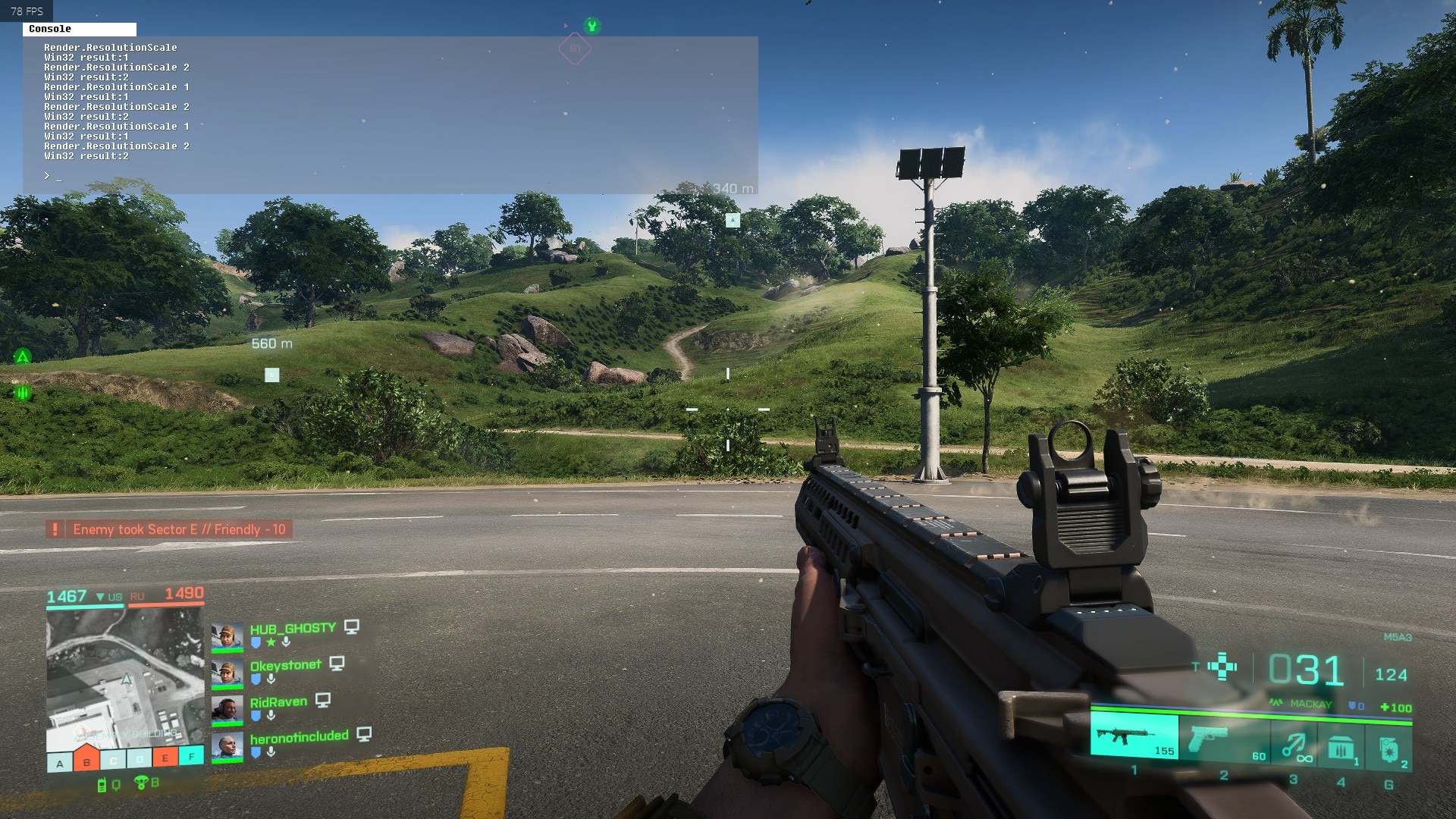The height and width of the screenshot is (819, 1456).
Task: Switch to the pistol sidearm slot
Action: tap(1222, 739)
